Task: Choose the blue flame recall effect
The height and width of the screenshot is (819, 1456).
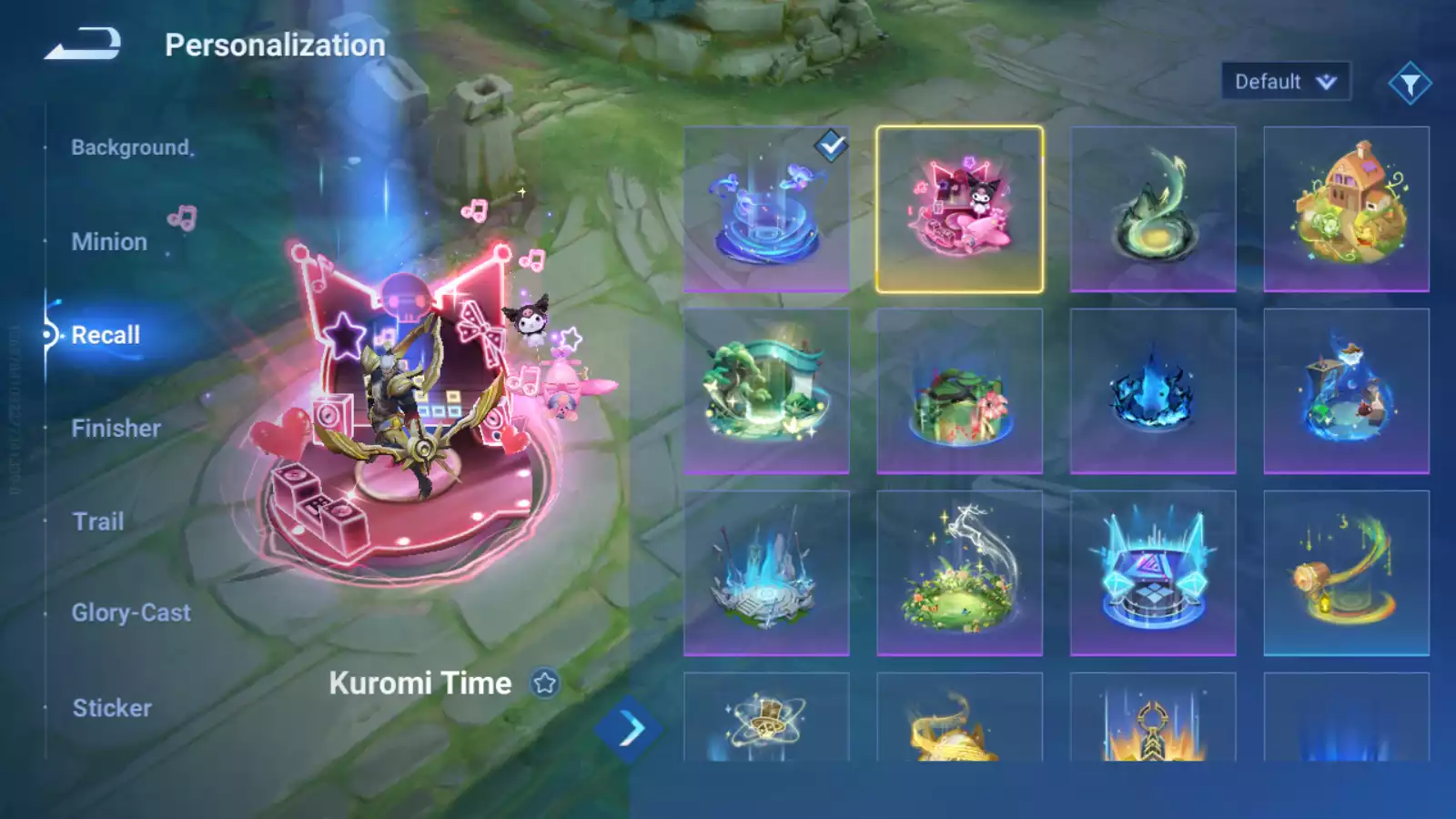Action: (x=1153, y=391)
